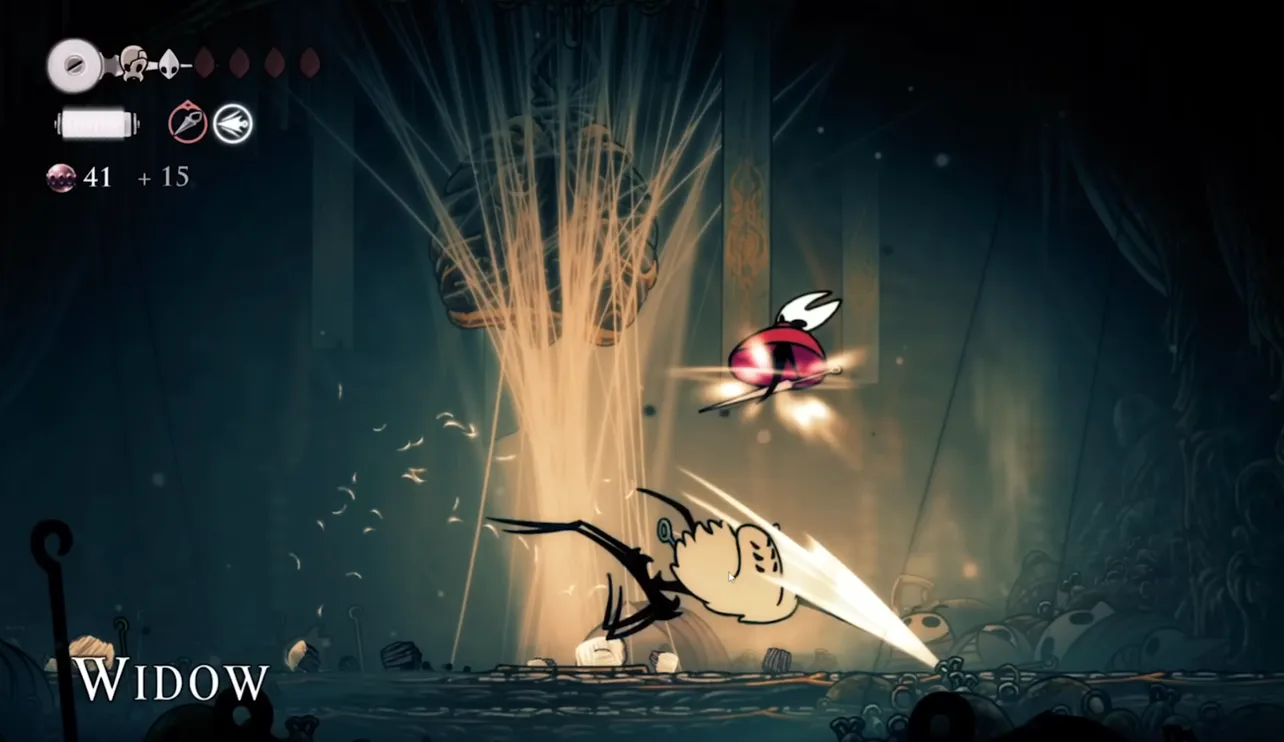This screenshot has width=1284, height=742.
Task: Select the rosary count showing 41
Action: [x=97, y=177]
